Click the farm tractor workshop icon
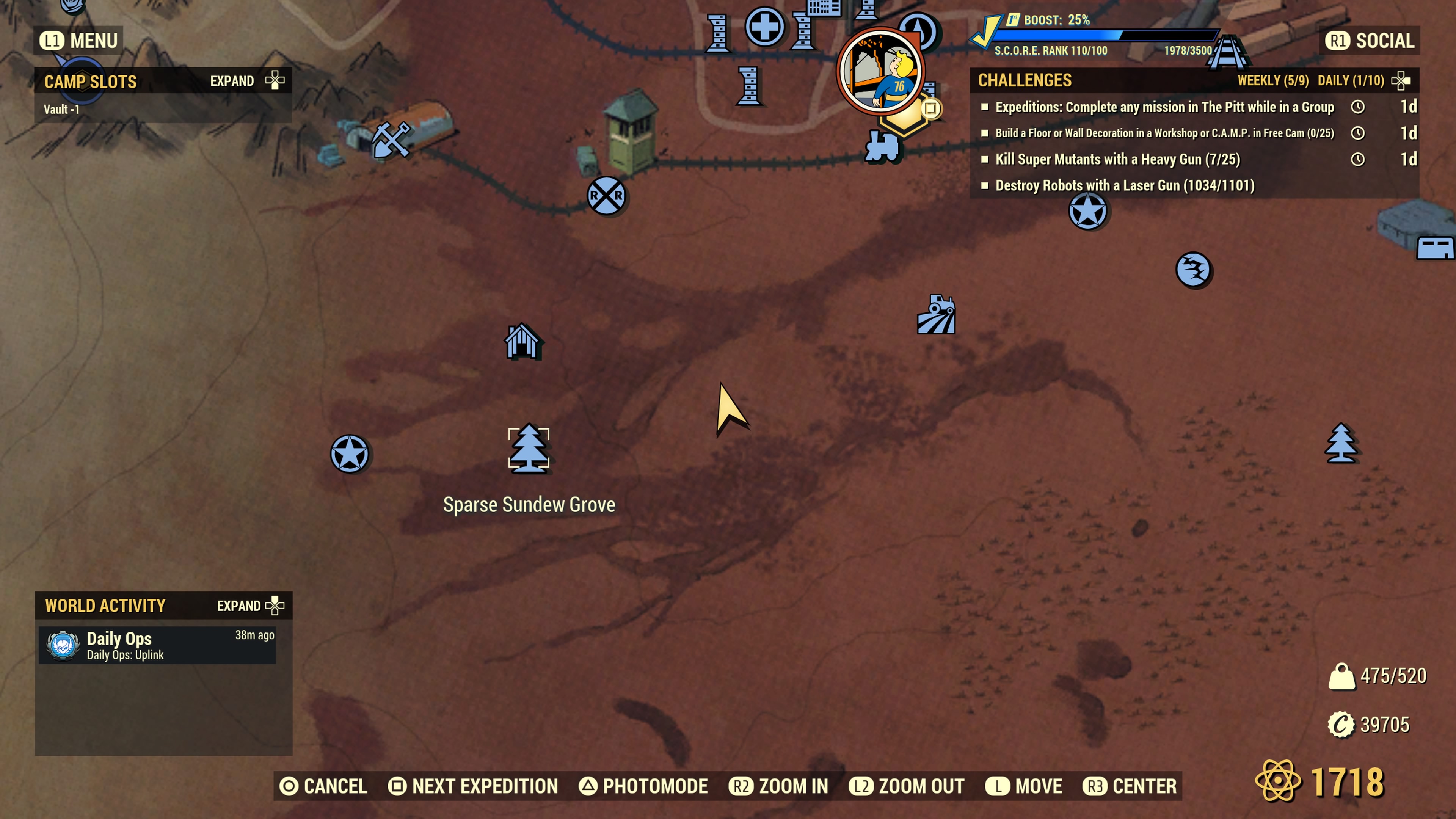 [x=937, y=315]
